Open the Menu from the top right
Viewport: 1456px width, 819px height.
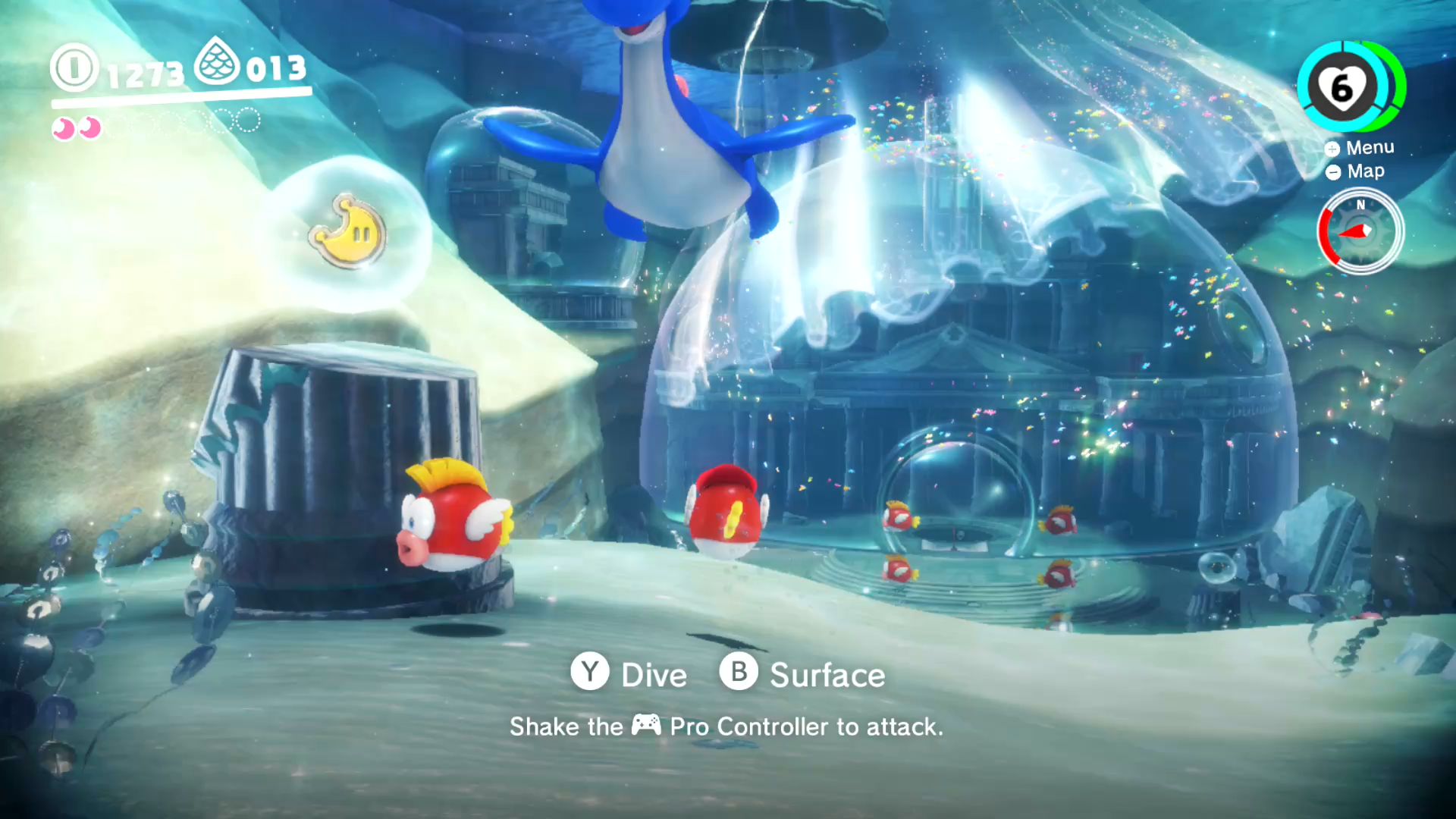(1369, 147)
